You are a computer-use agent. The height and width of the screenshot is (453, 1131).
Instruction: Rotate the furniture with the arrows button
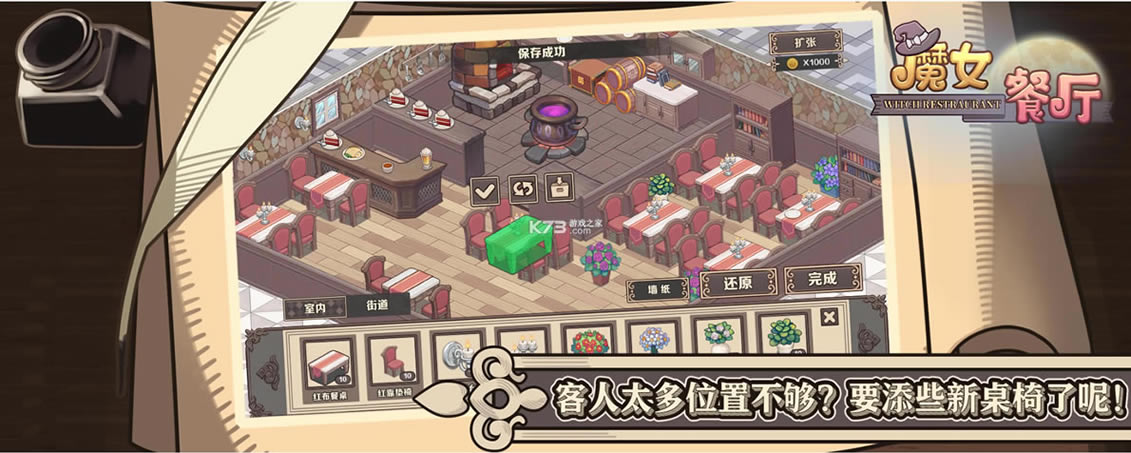tap(523, 187)
